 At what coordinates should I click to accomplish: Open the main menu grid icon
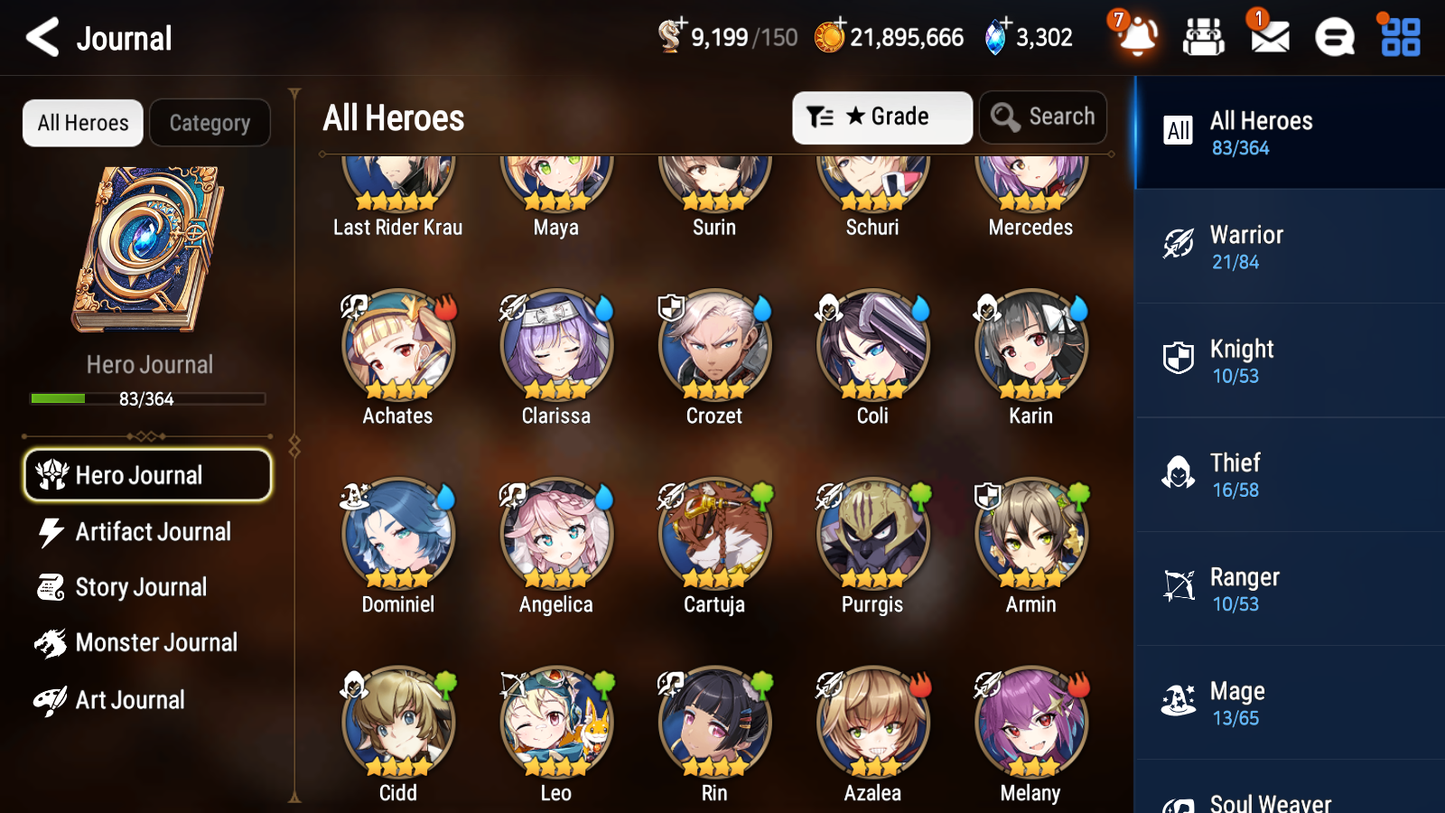tap(1399, 37)
